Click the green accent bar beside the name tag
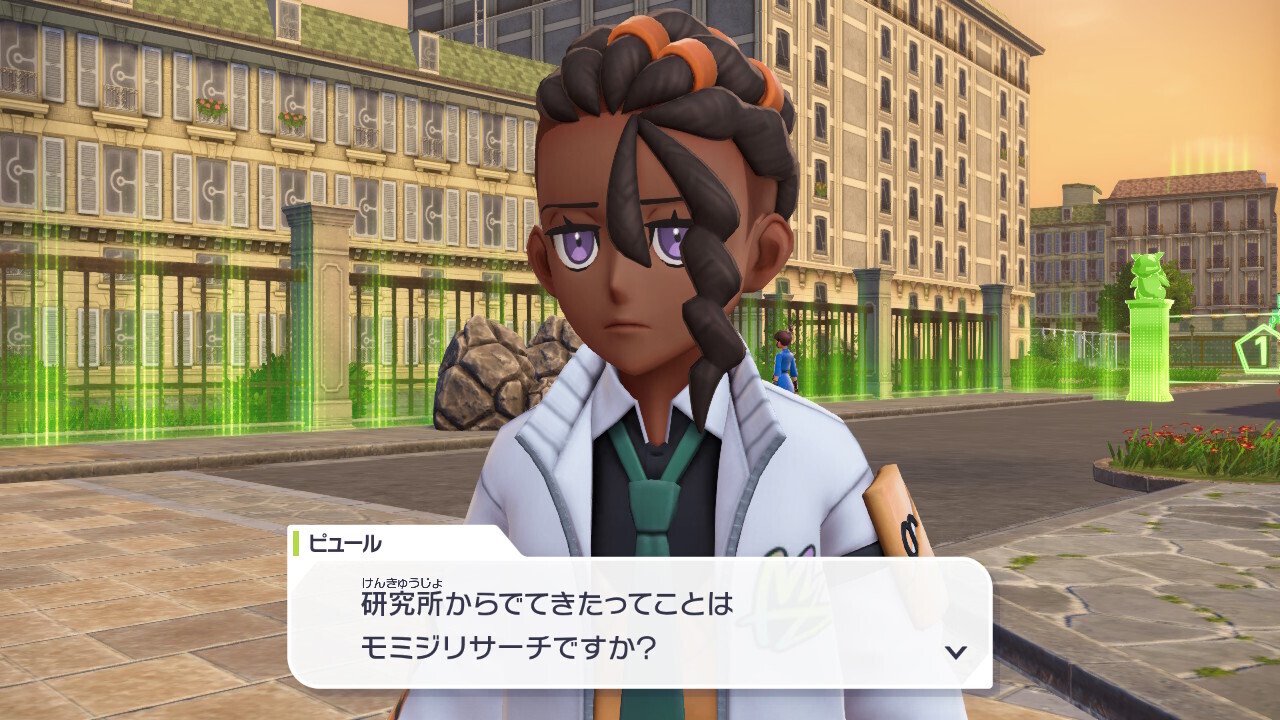The width and height of the screenshot is (1280, 720). click(x=296, y=544)
